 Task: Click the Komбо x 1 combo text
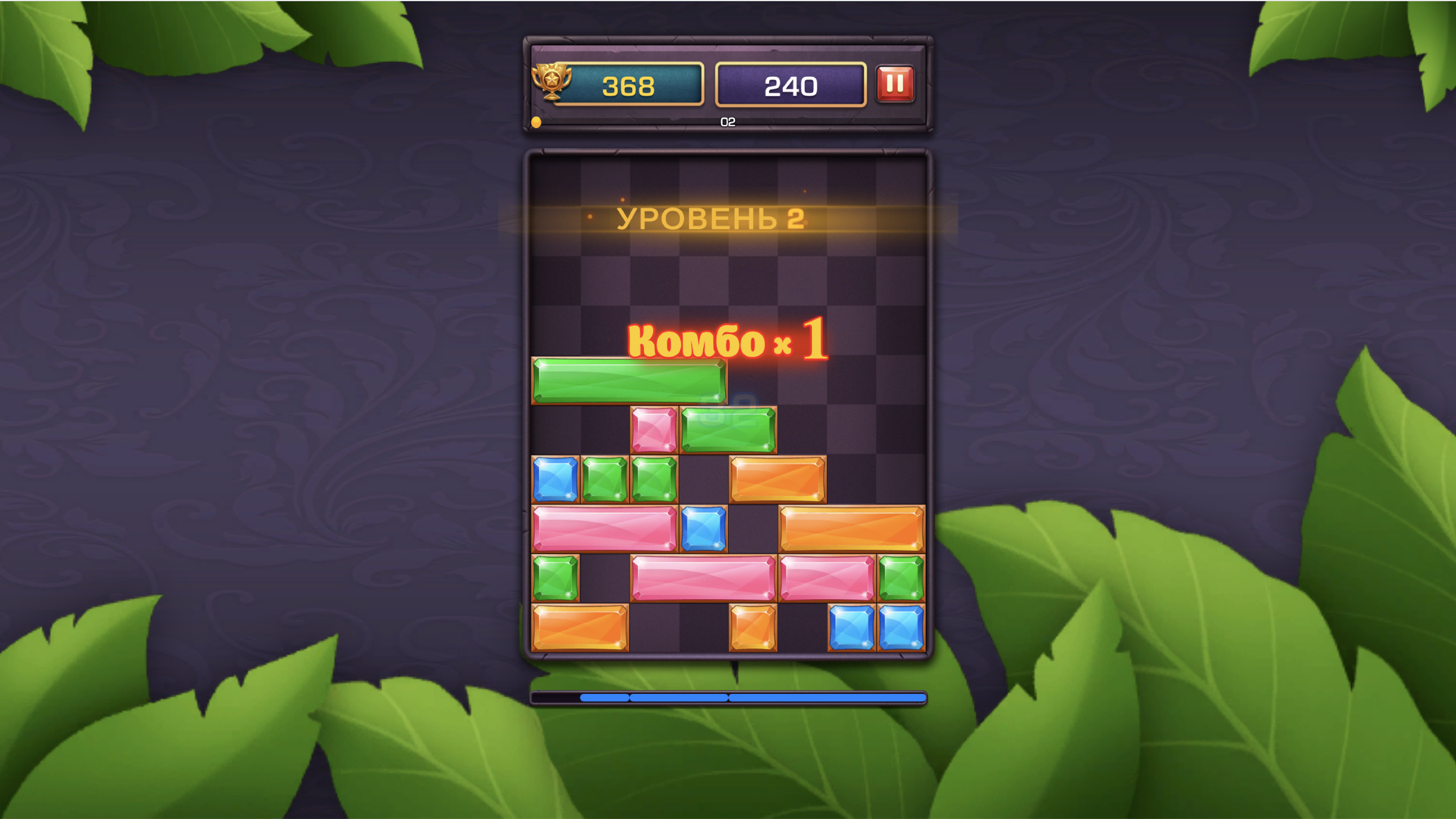[x=727, y=340]
